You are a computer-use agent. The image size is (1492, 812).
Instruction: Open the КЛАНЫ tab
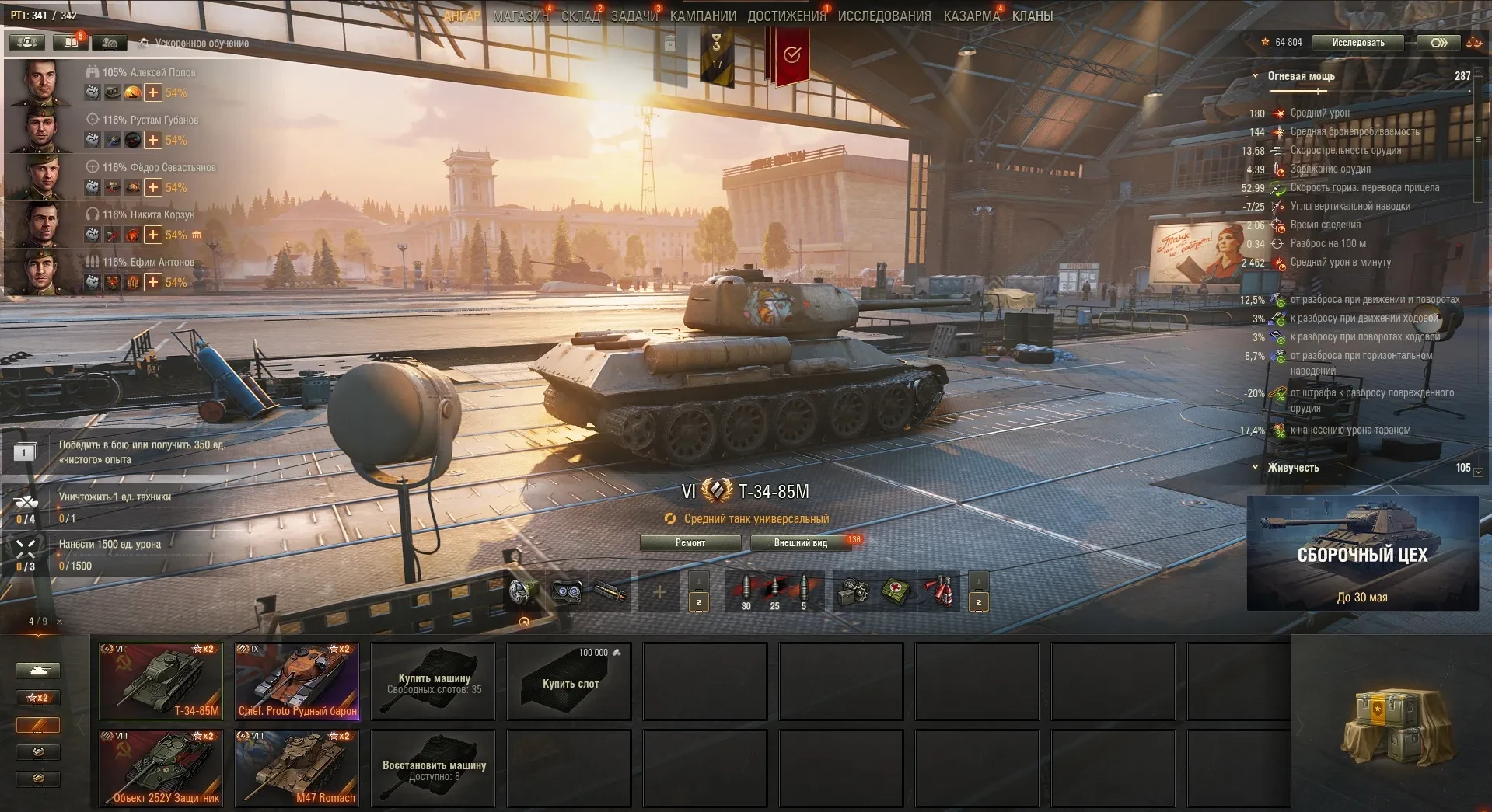(x=1032, y=16)
